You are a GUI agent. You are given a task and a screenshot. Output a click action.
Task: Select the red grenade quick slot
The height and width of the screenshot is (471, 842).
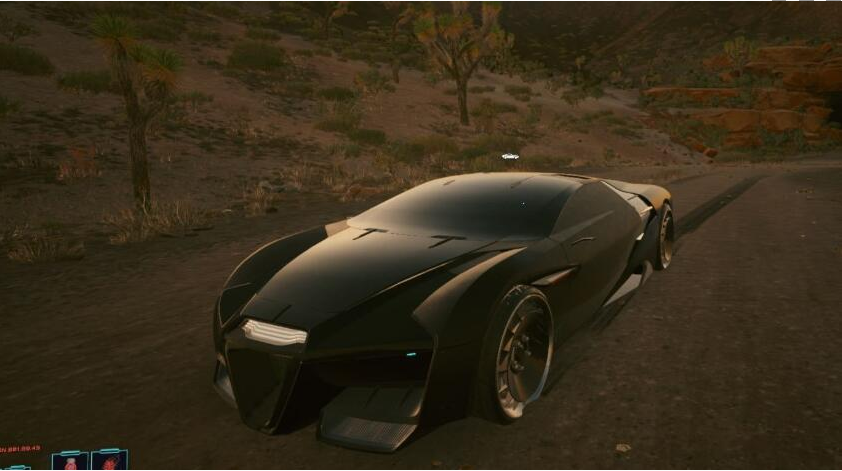coord(109,462)
